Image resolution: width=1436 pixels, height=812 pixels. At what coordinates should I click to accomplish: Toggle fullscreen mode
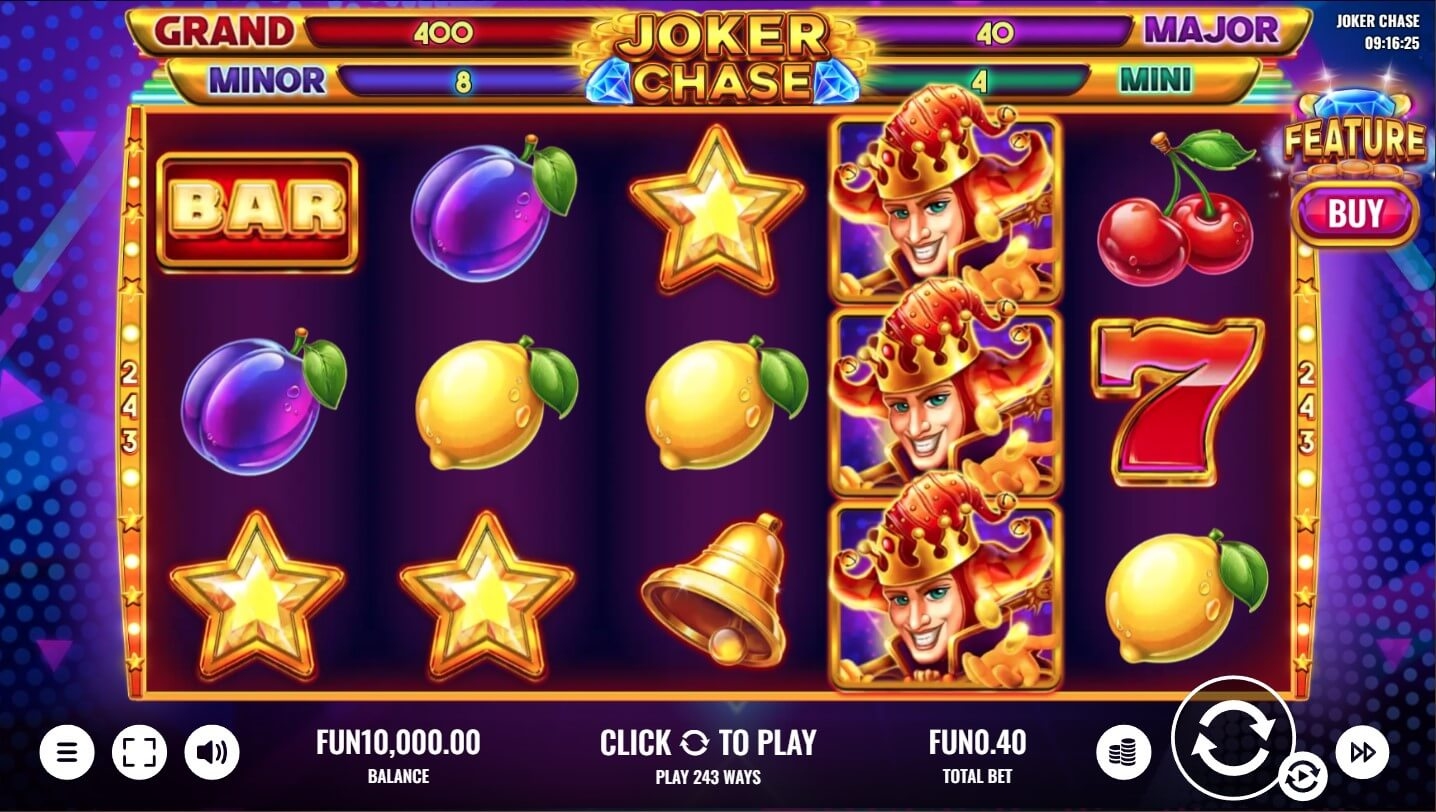point(139,751)
